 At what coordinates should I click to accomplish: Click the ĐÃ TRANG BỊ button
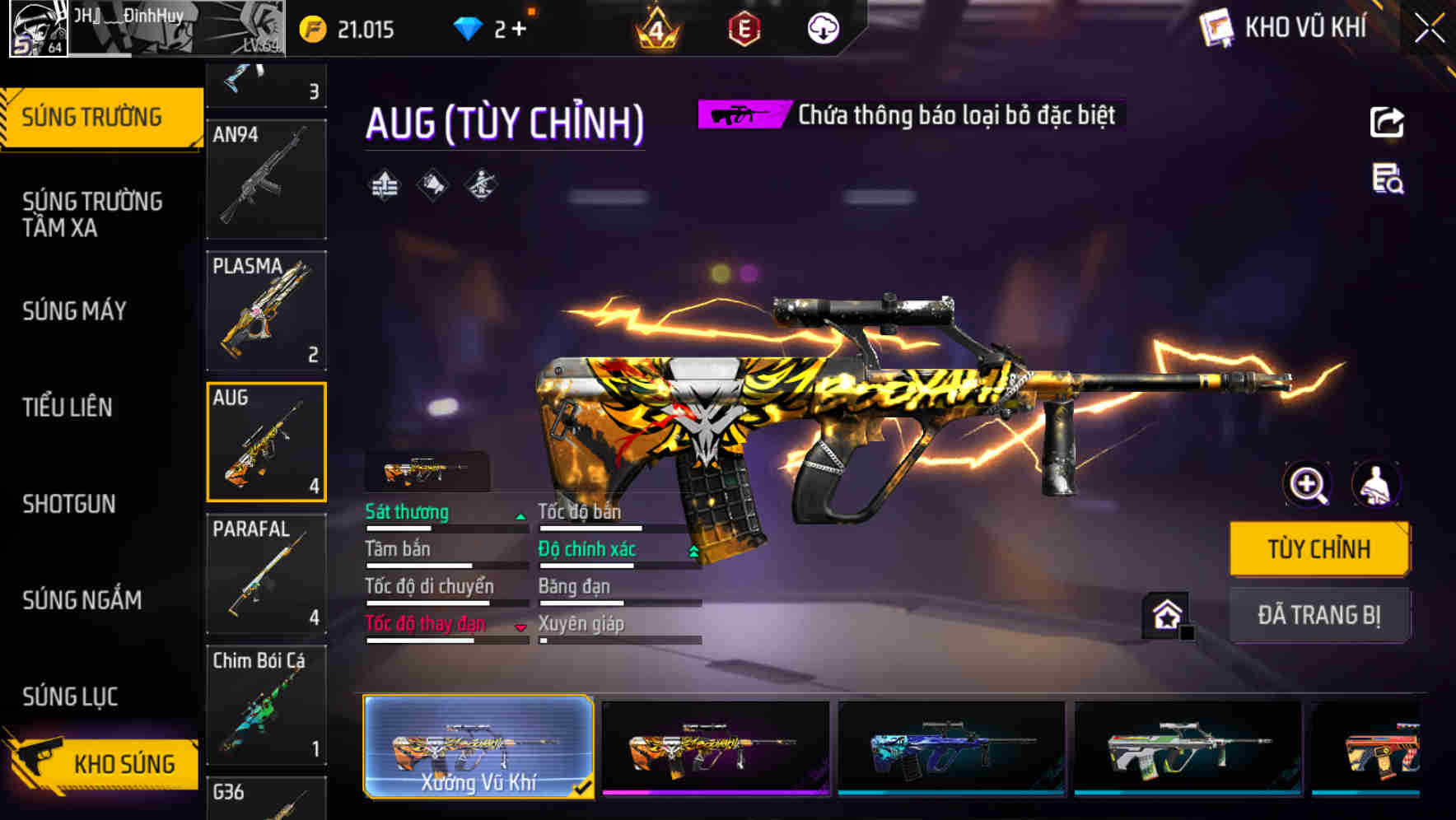click(1319, 615)
